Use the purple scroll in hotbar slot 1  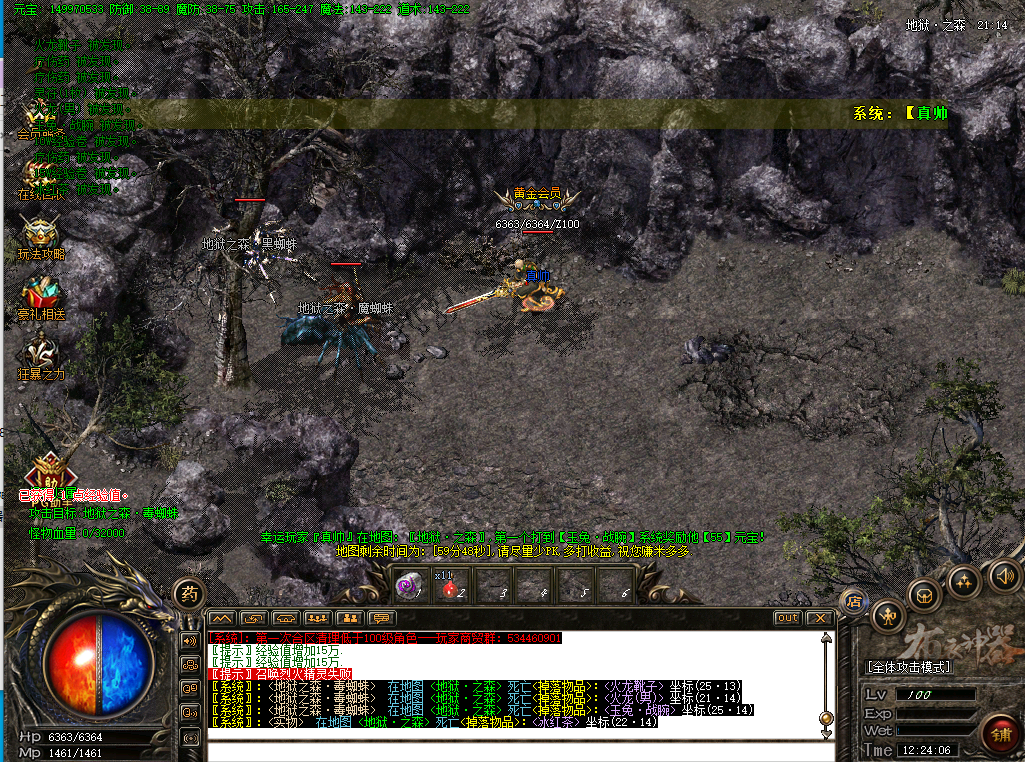coord(408,587)
